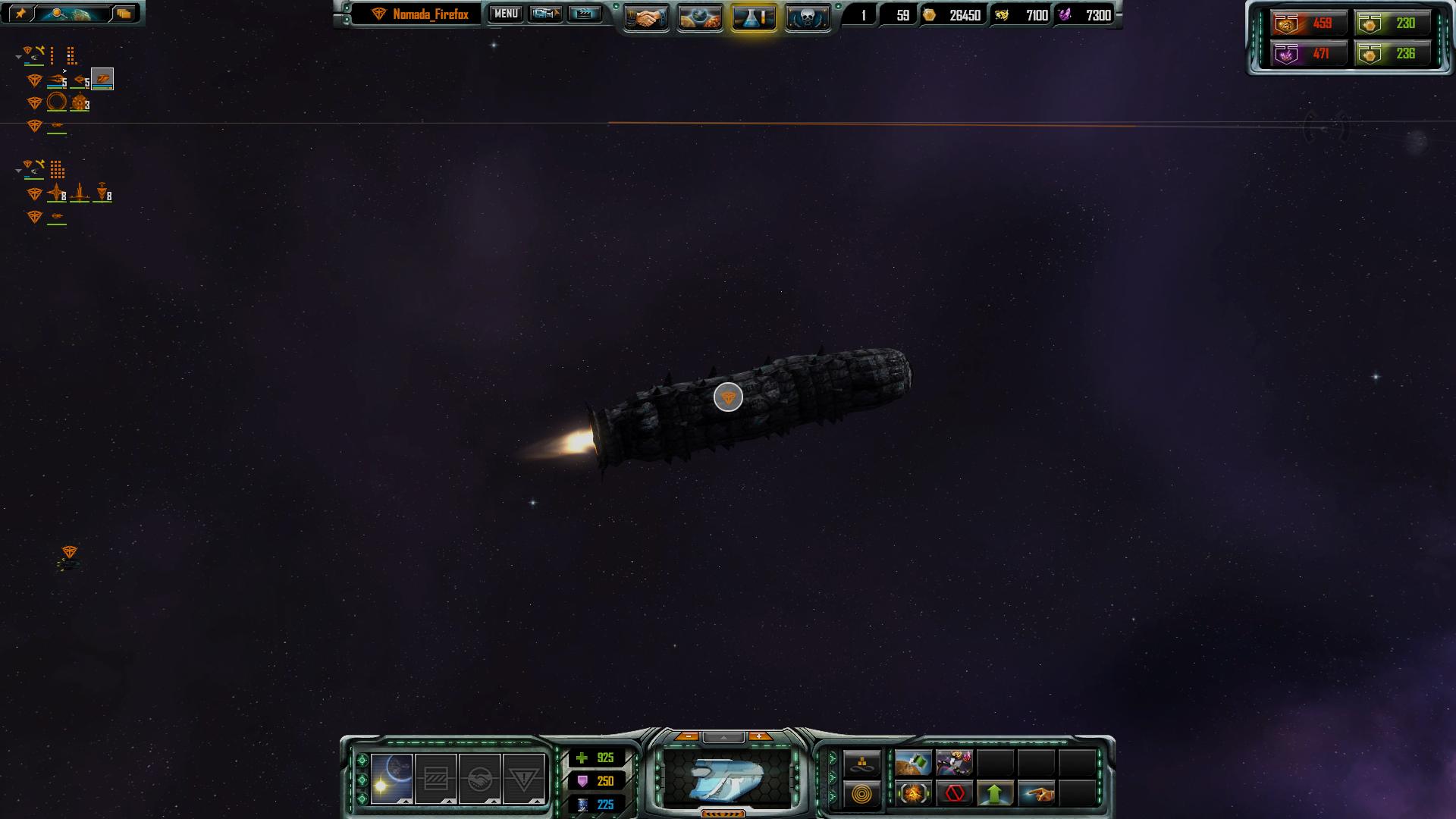Open the MENU button
Image resolution: width=1456 pixels, height=819 pixels.
point(506,14)
